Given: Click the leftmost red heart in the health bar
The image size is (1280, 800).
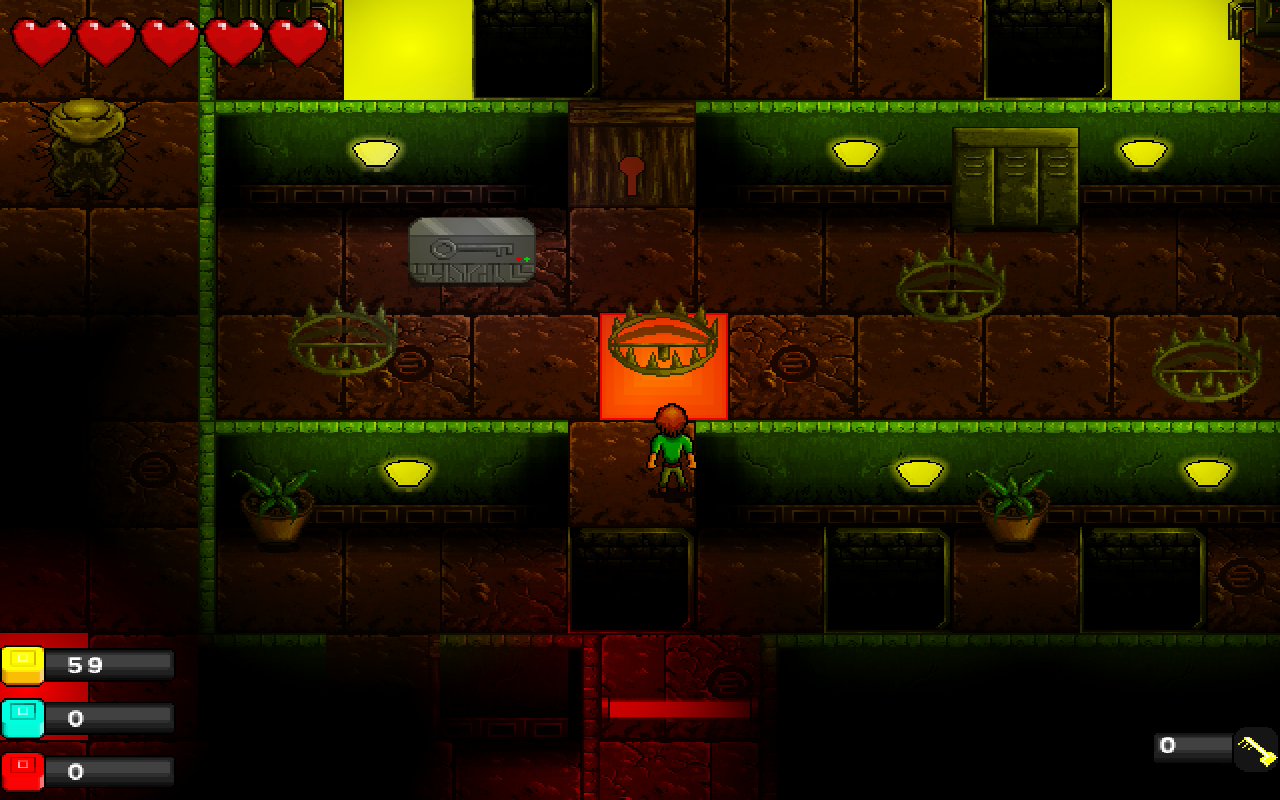Looking at the screenshot, I should (40, 40).
